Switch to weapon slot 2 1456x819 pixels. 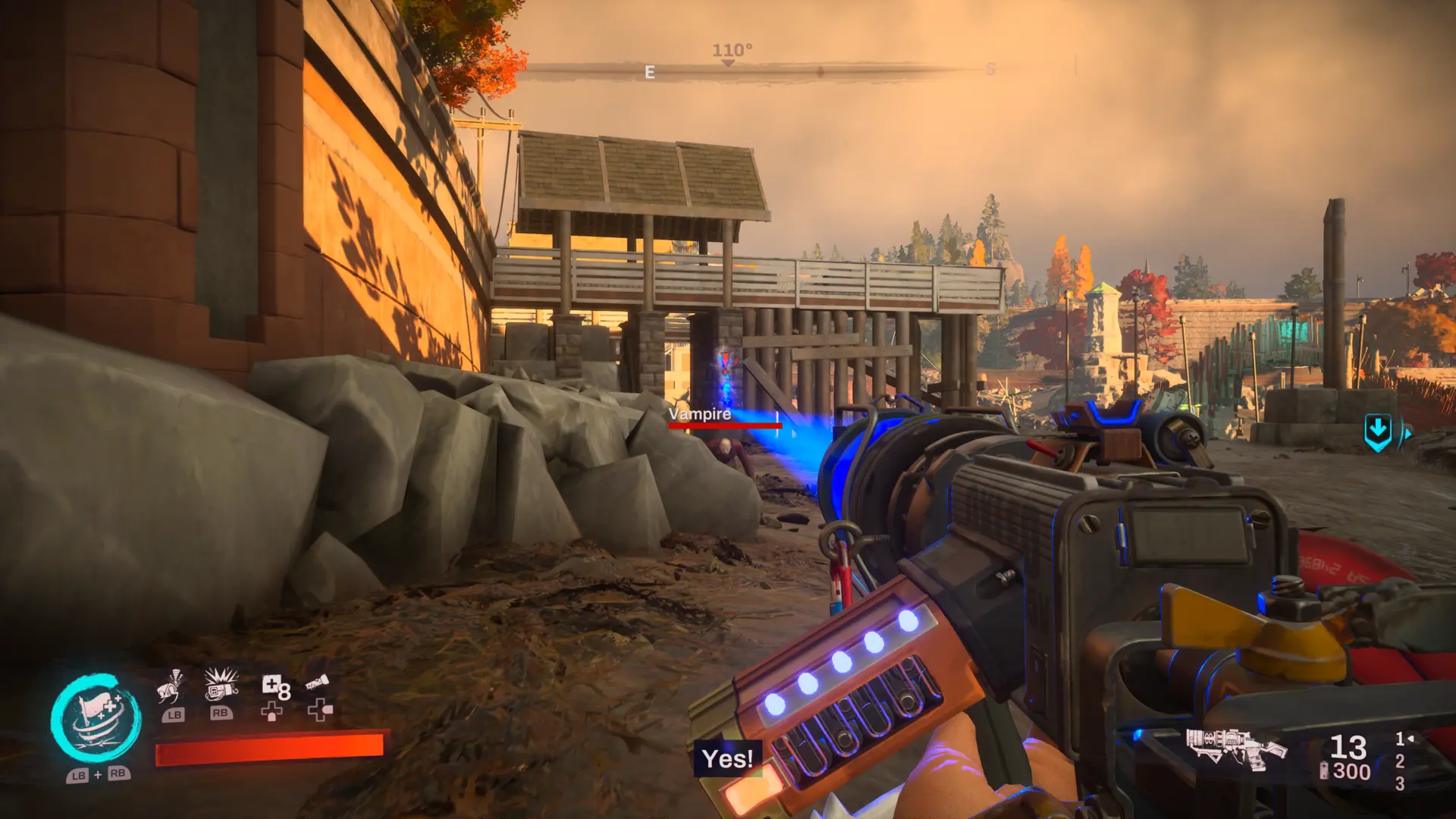pos(1400,761)
